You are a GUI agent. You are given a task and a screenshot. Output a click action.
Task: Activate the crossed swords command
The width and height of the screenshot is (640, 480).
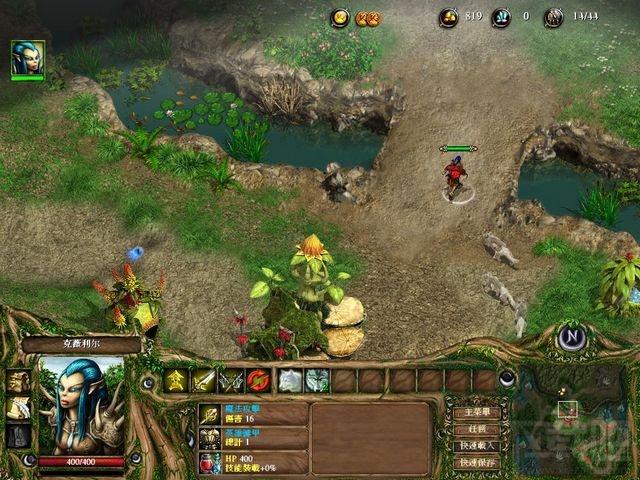[232, 380]
